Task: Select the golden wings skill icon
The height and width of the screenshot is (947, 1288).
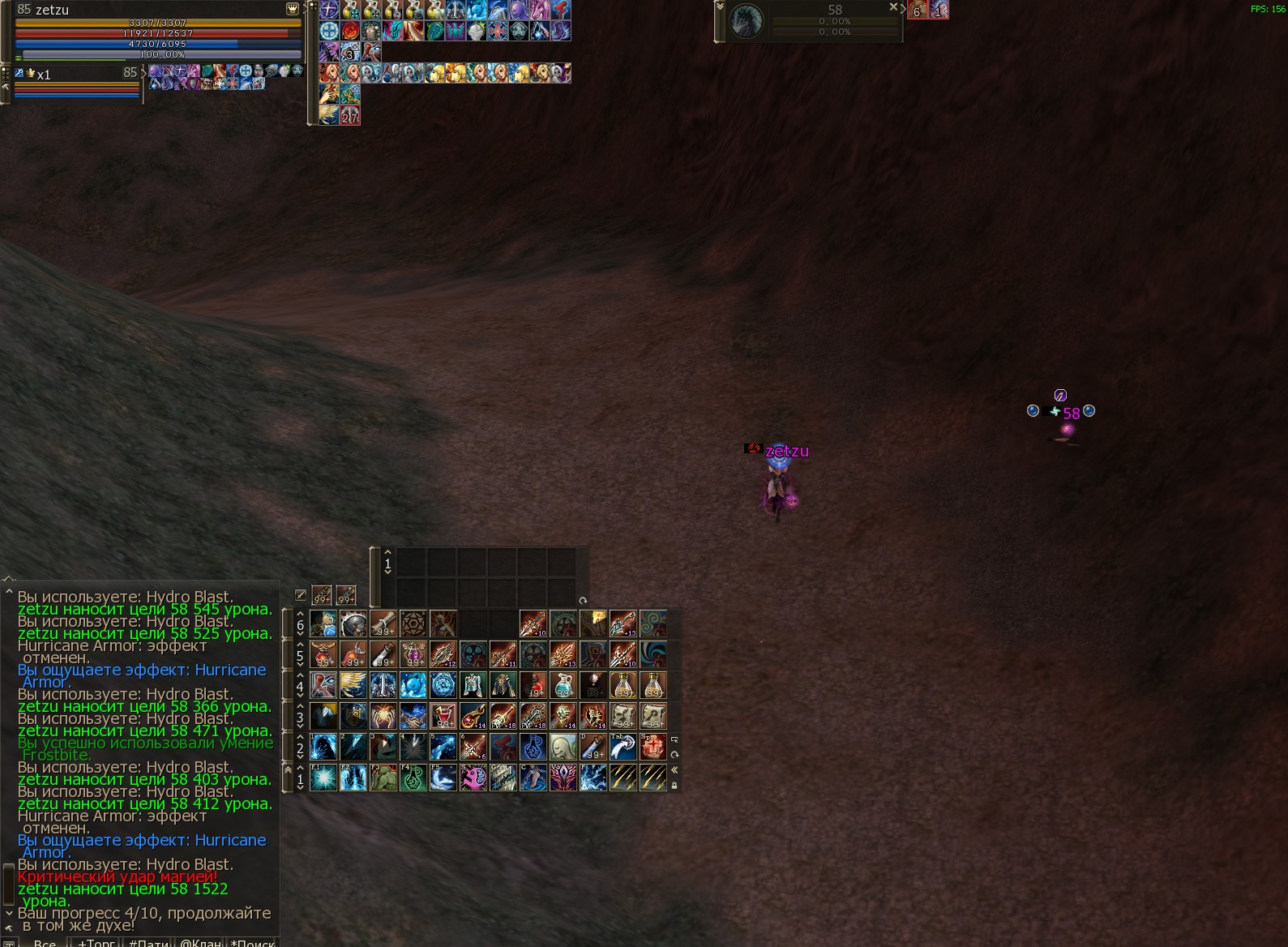Action: click(353, 685)
